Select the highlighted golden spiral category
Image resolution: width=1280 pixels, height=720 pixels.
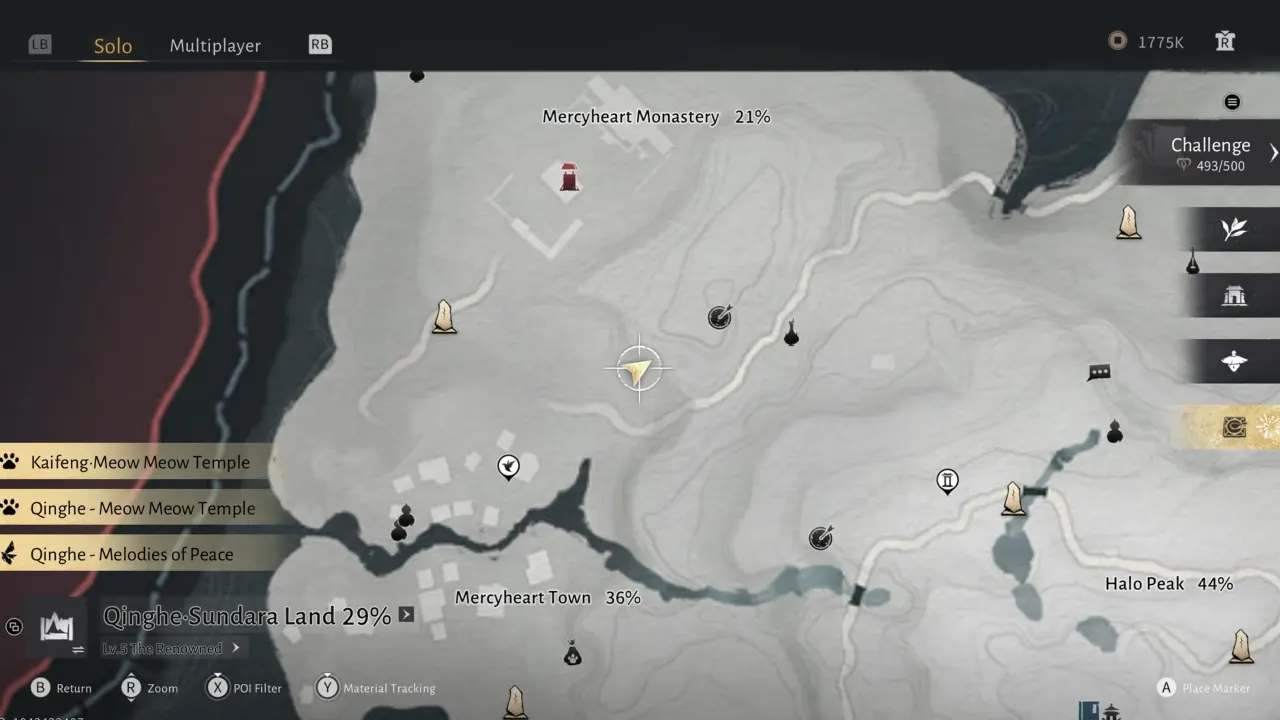(x=1235, y=428)
